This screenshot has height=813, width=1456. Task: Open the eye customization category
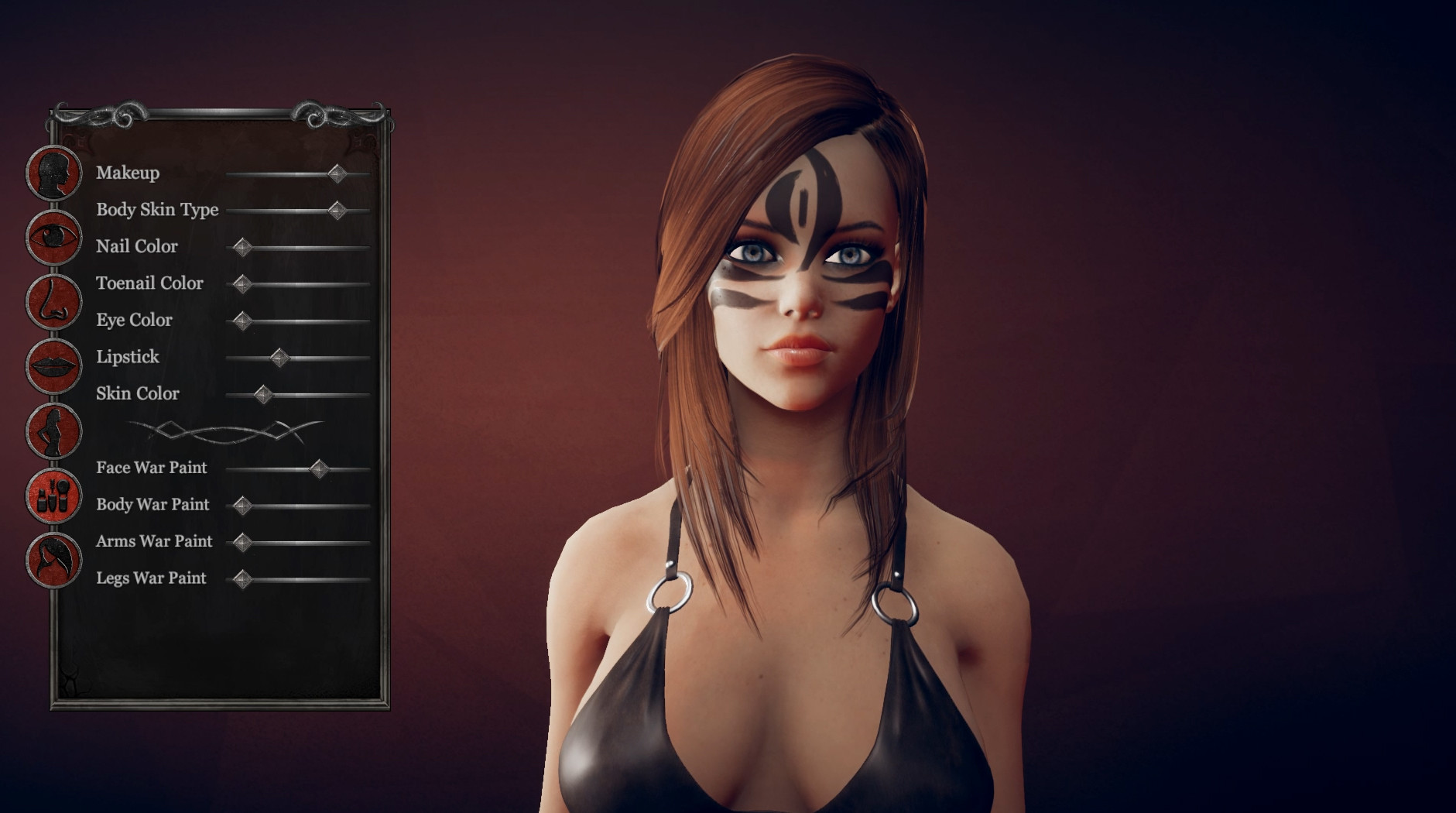(x=53, y=237)
